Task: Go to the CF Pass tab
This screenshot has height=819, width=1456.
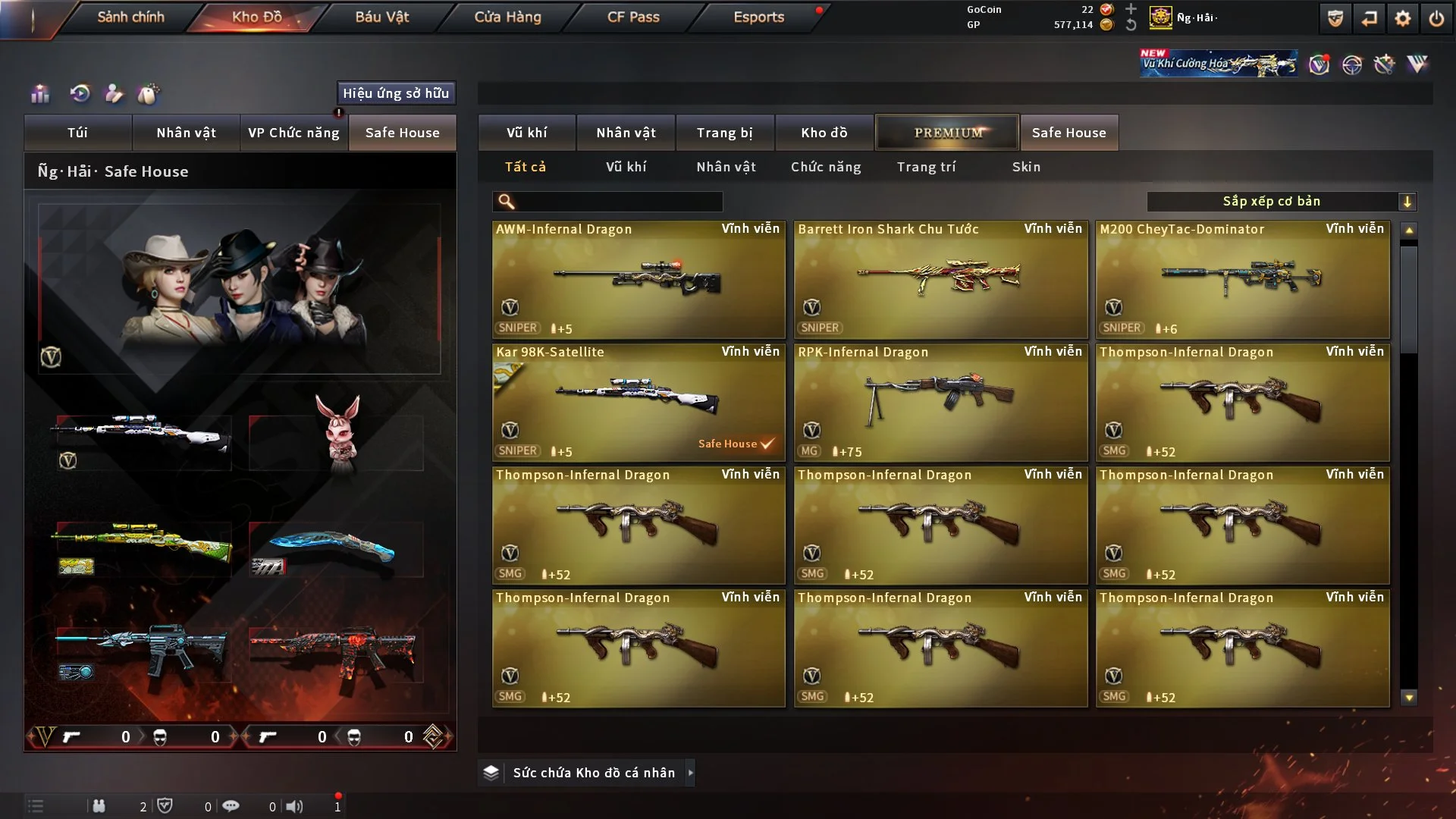Action: point(633,17)
